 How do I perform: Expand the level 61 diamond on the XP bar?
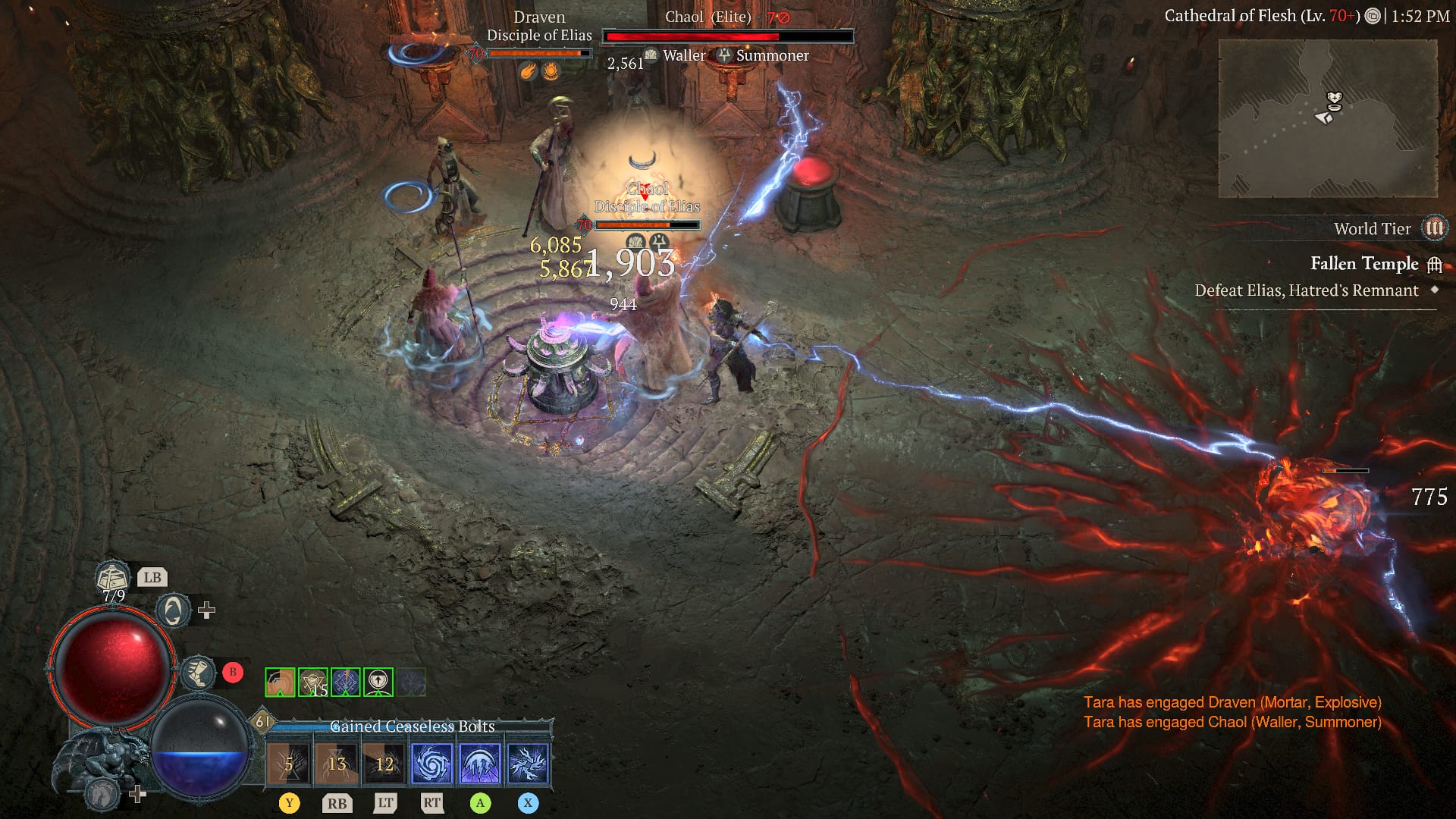pyautogui.click(x=264, y=720)
